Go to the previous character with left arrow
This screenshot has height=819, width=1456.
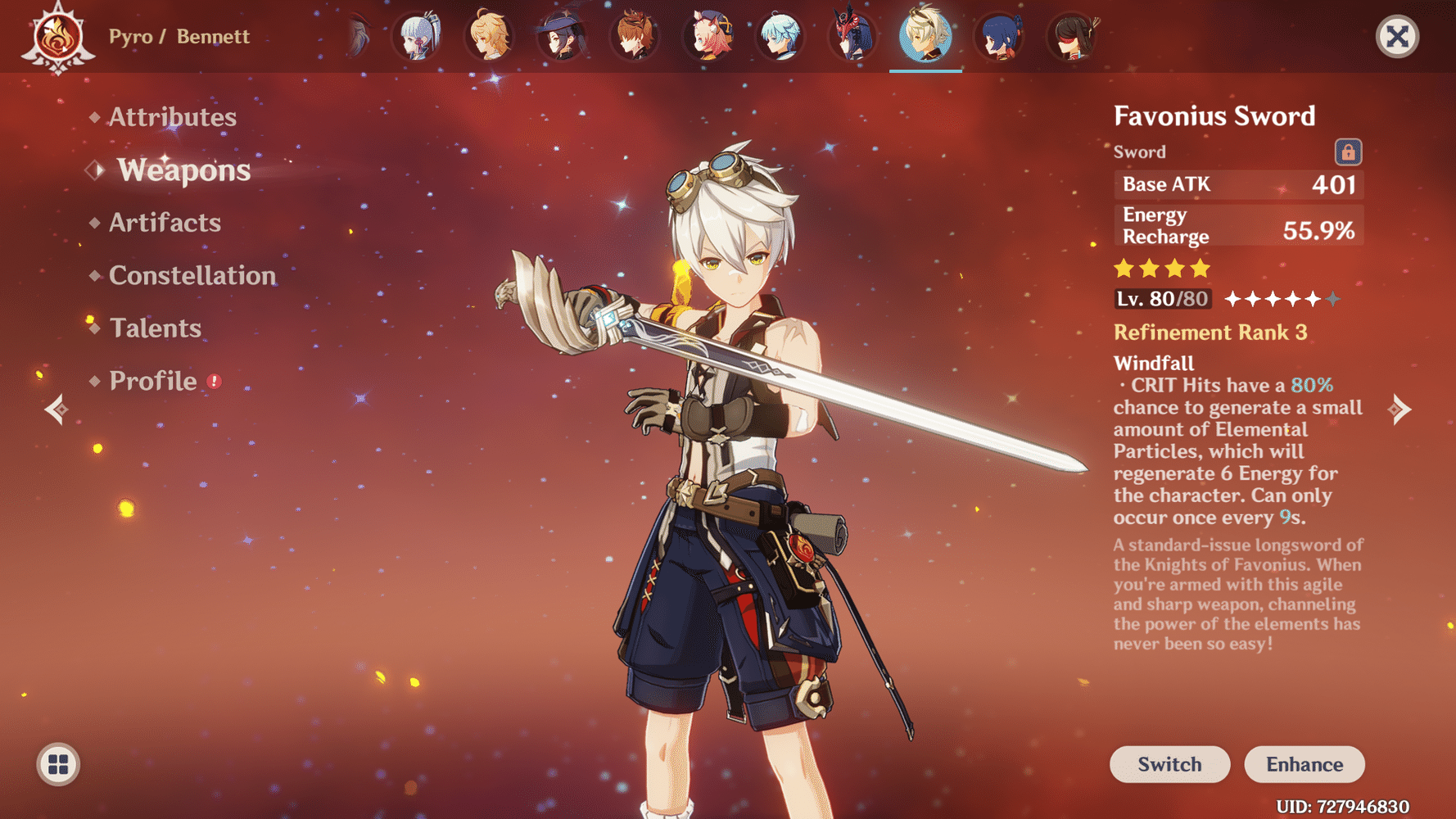pyautogui.click(x=57, y=409)
